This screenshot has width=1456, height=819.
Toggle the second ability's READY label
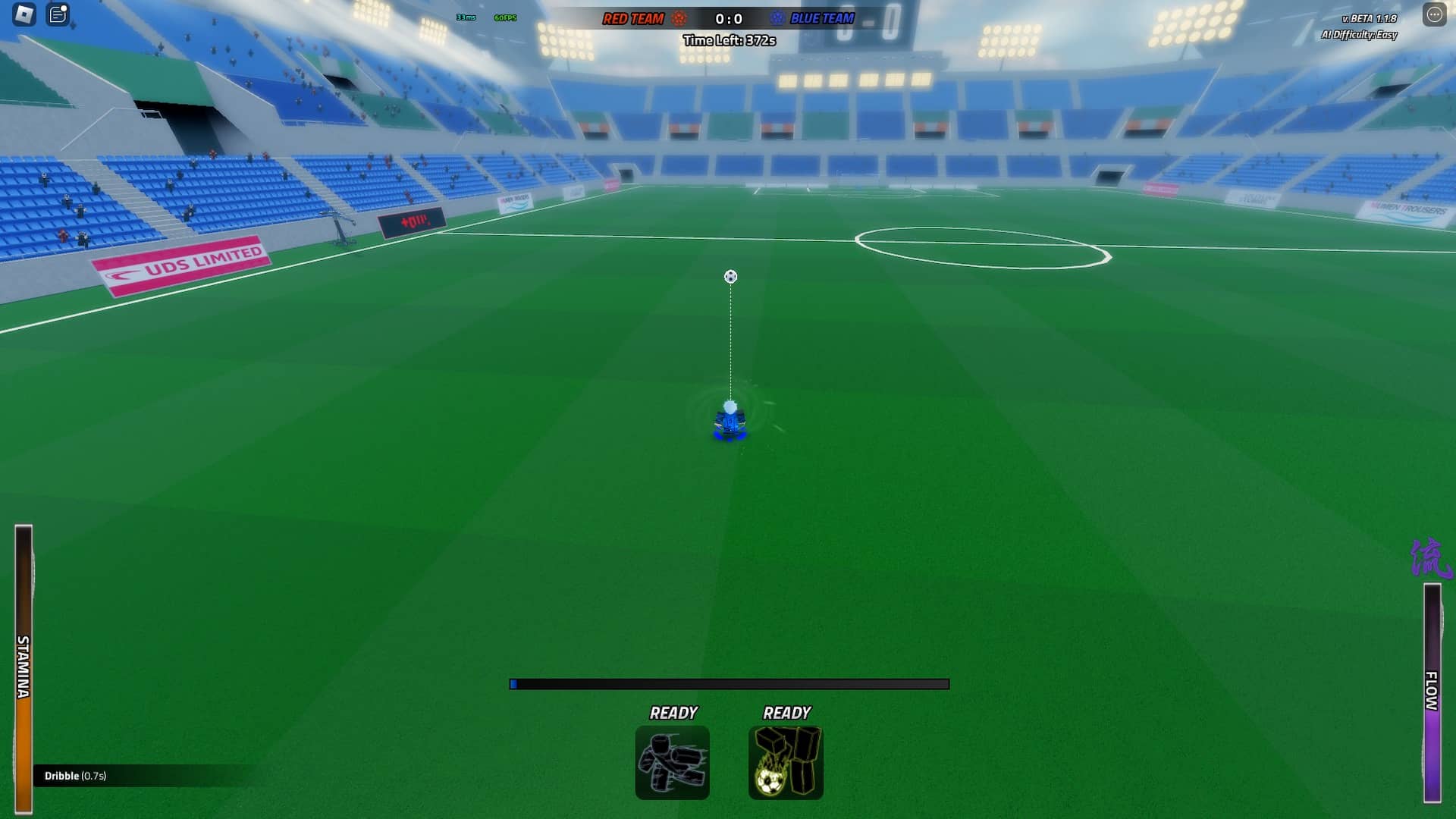click(787, 713)
